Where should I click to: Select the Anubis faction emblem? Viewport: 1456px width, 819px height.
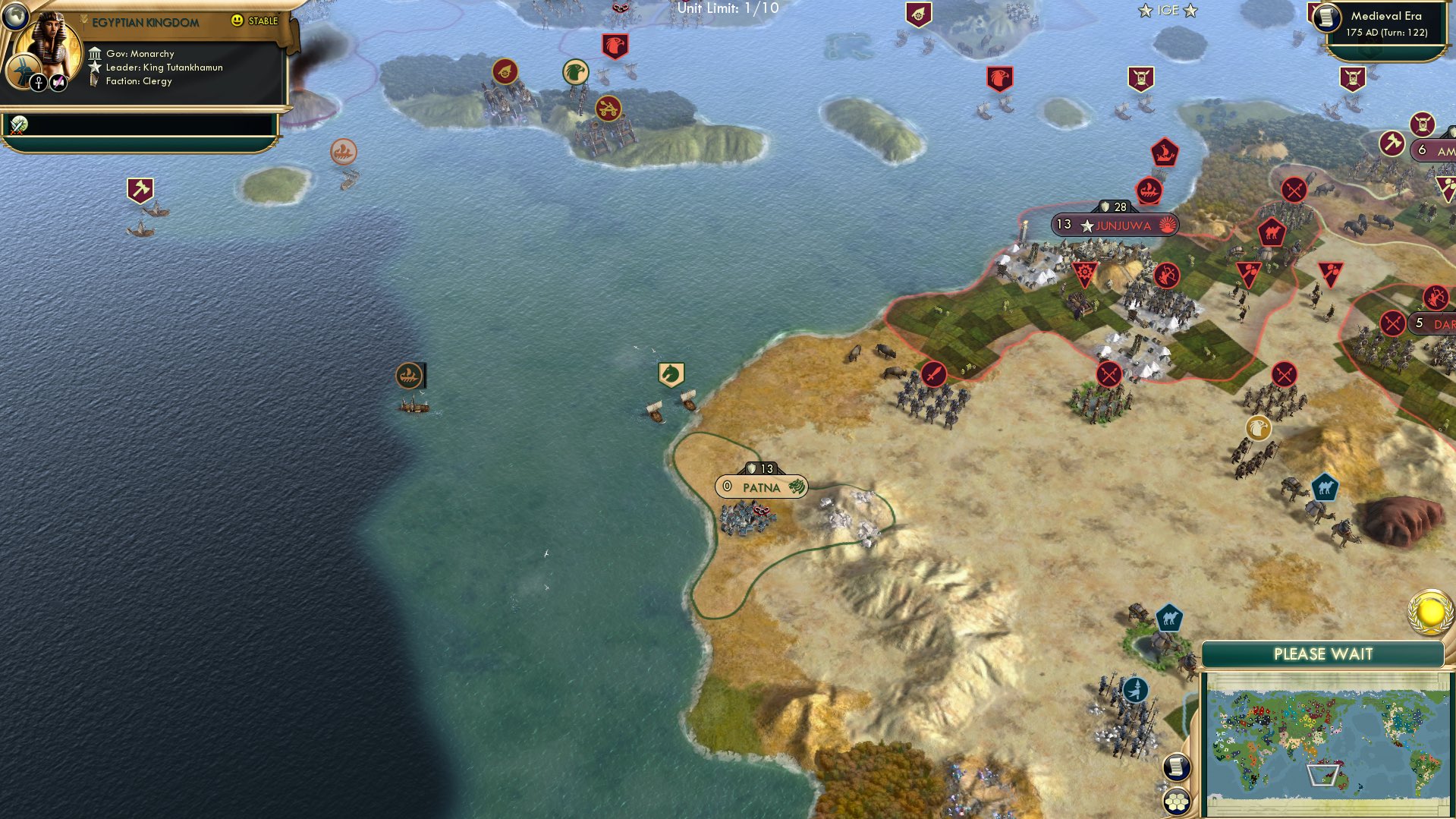click(x=22, y=71)
